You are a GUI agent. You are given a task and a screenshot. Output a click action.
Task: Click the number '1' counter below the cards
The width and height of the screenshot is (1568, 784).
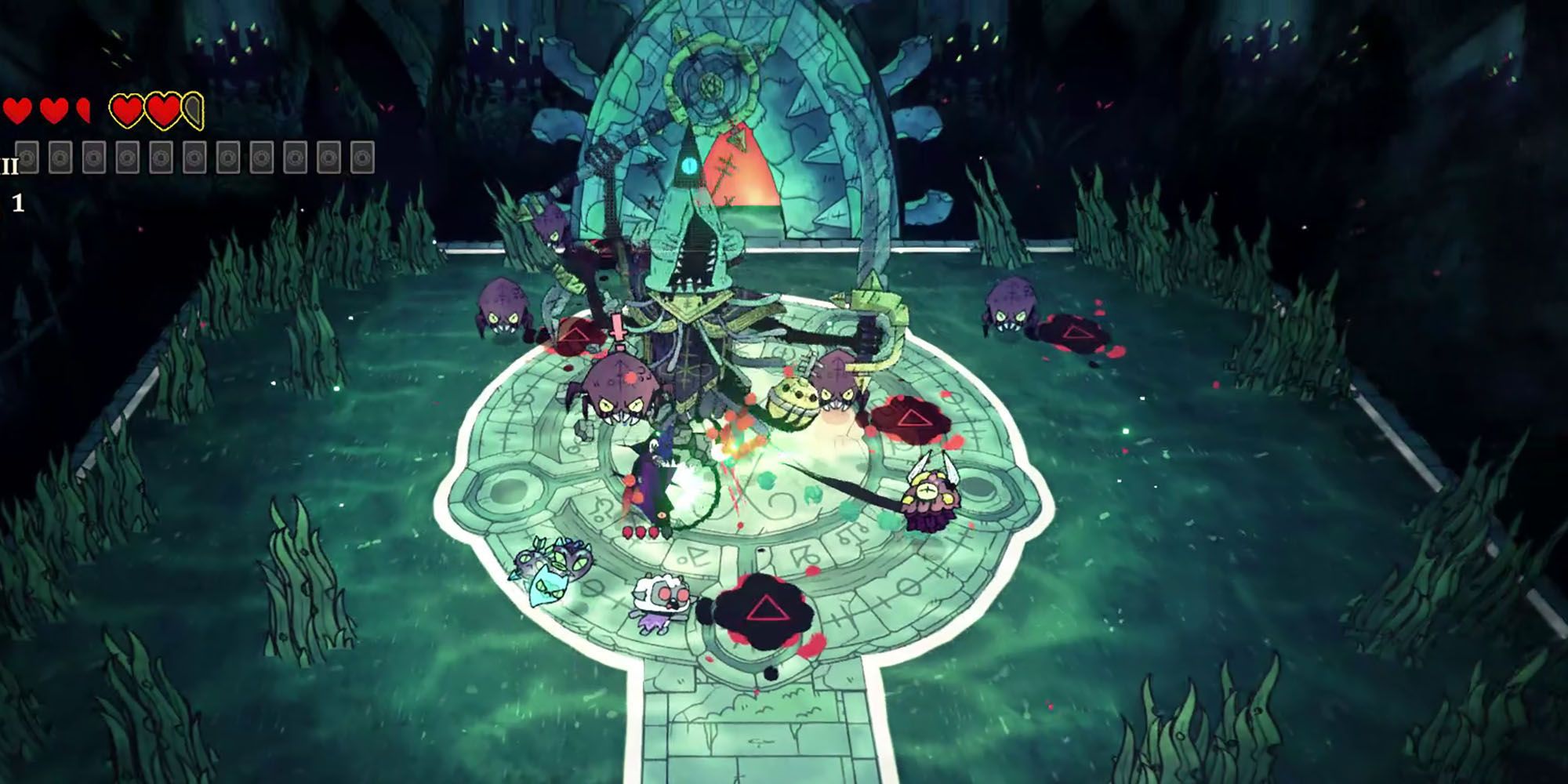coord(17,202)
